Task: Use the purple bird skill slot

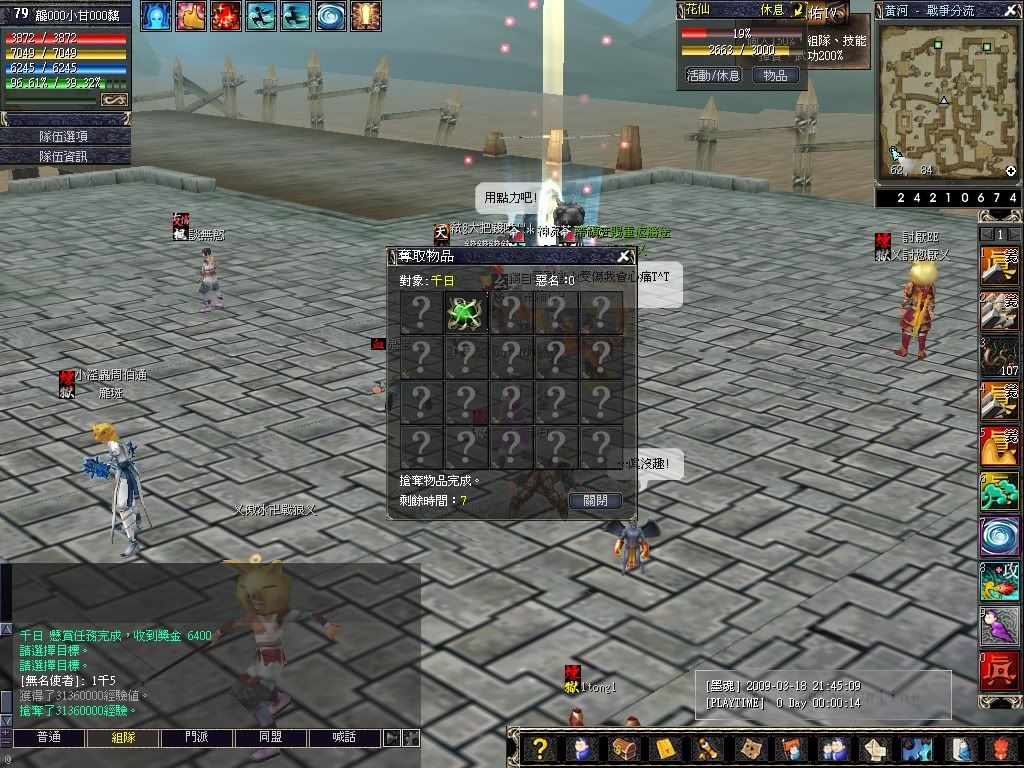Action: pos(999,625)
